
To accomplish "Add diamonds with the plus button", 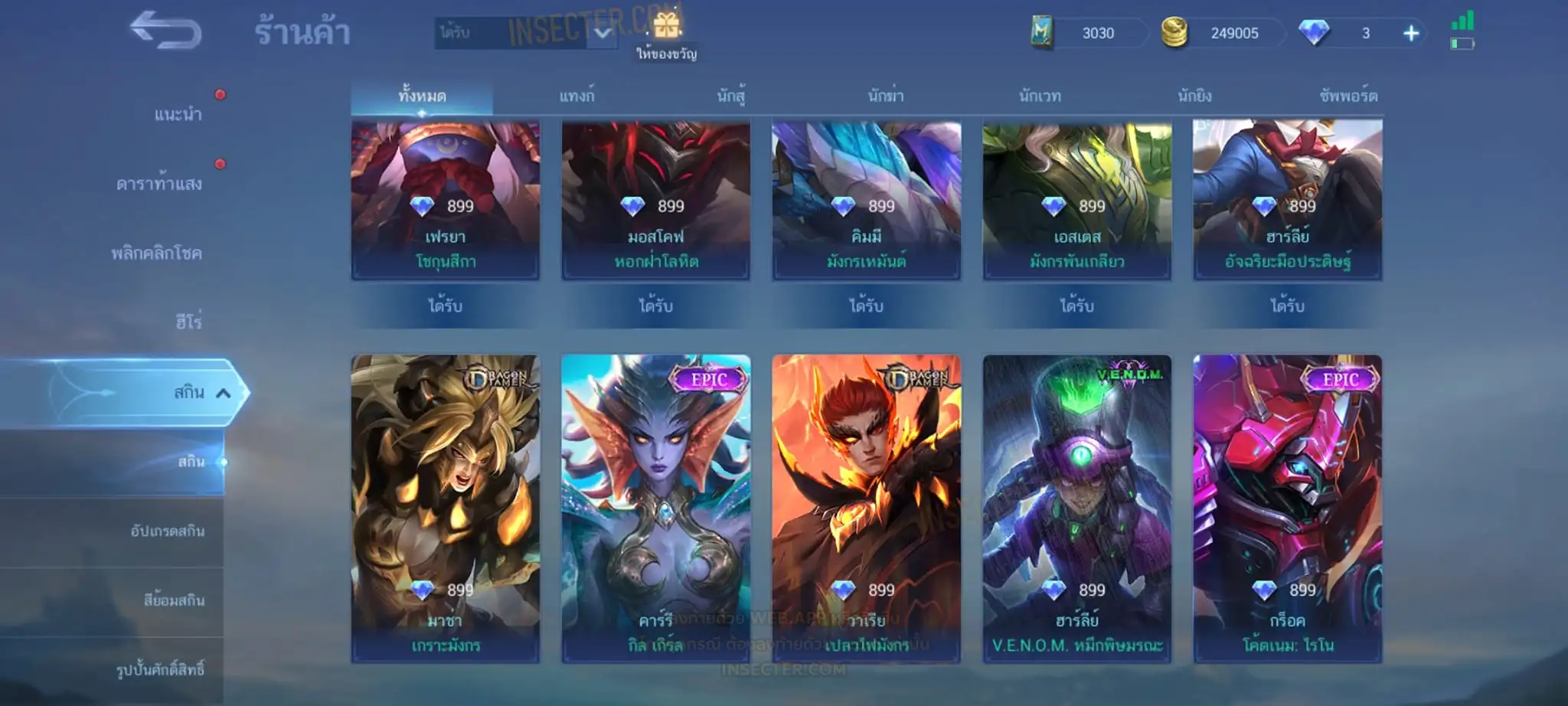I will coord(1411,33).
